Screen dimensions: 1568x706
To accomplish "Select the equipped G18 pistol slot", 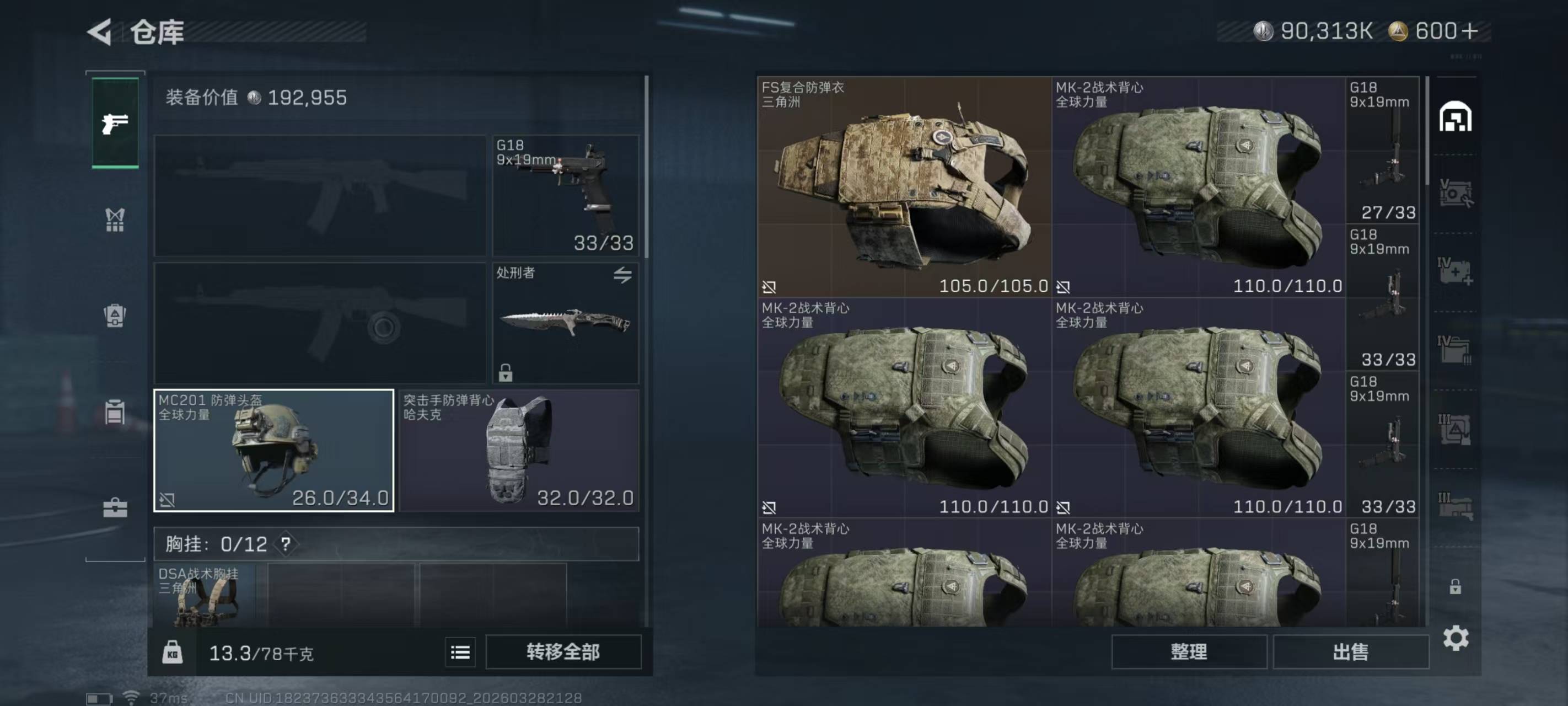I will point(566,195).
